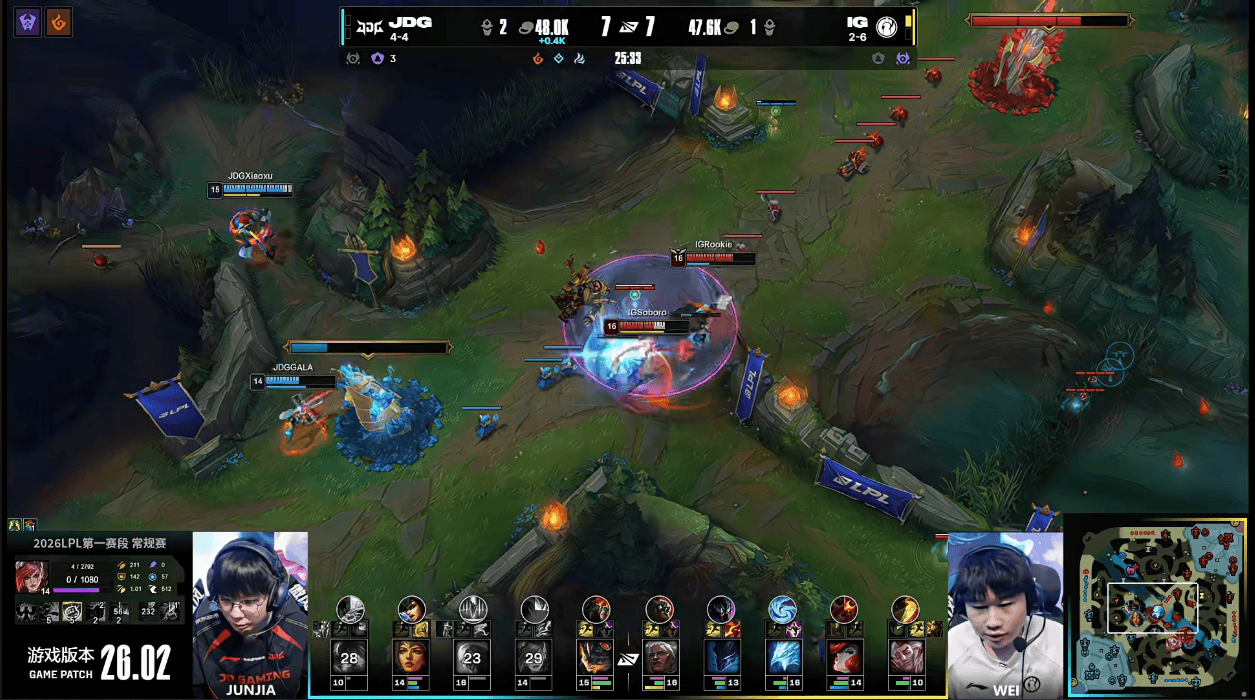
Task: Click the blue swirl ultimate icon above the ice bird
Action: click(x=782, y=608)
